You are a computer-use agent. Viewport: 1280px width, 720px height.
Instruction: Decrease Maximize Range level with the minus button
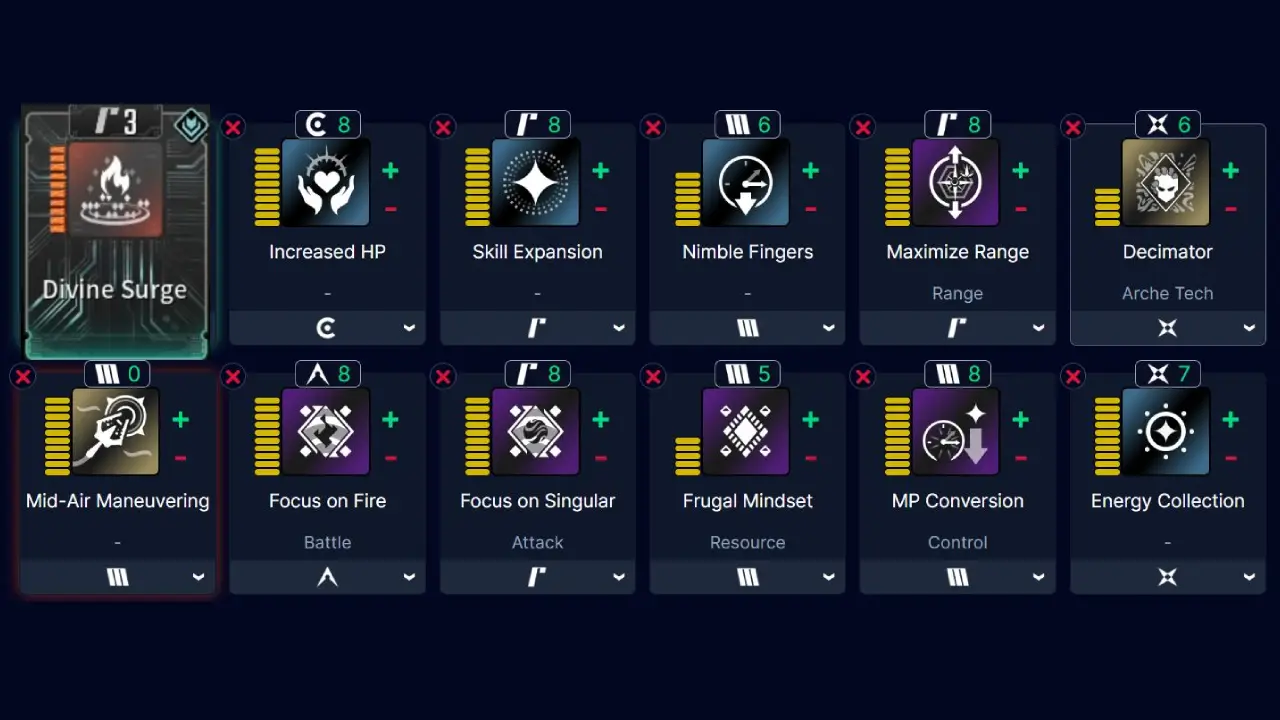pyautogui.click(x=1020, y=209)
